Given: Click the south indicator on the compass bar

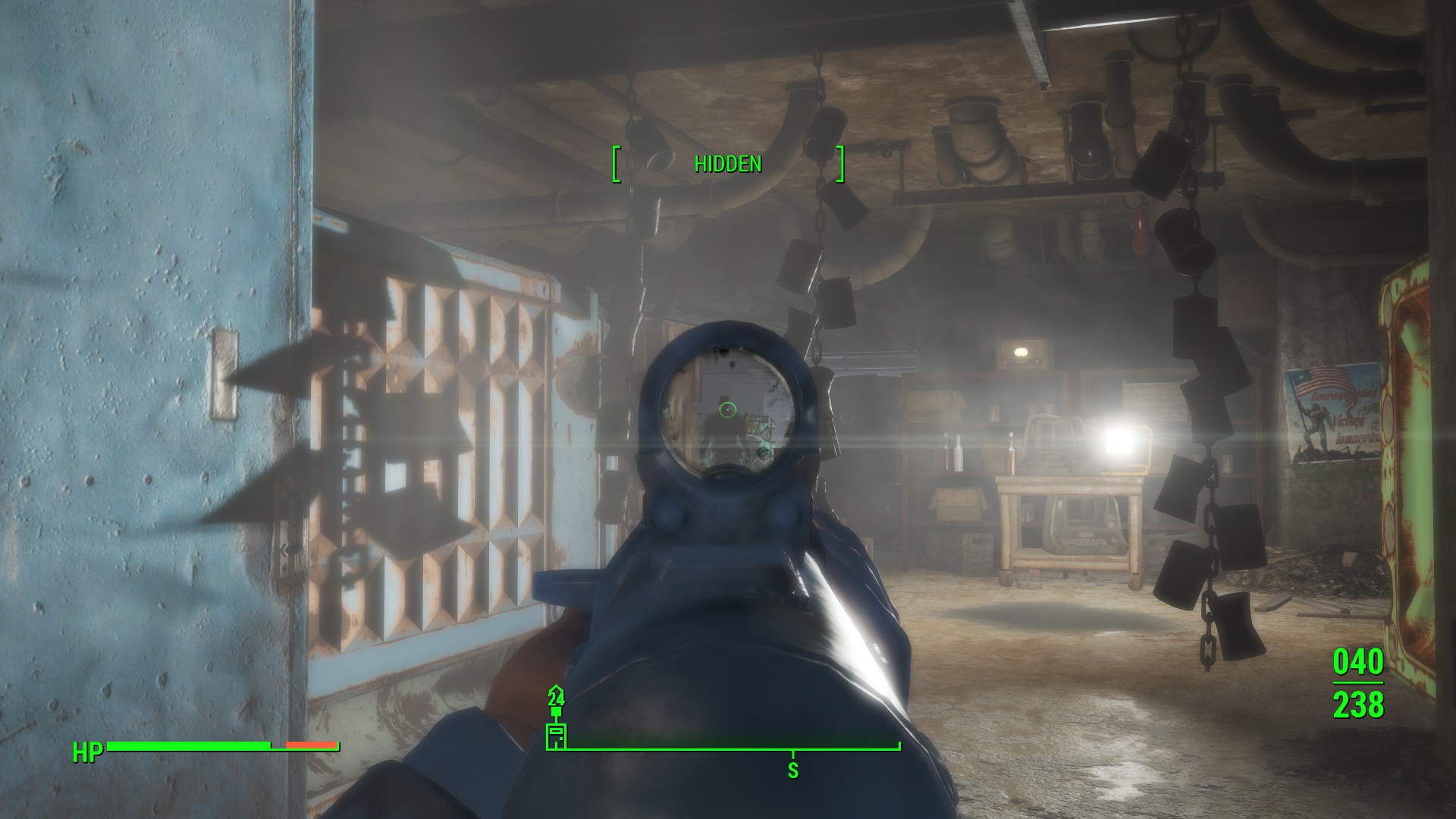Looking at the screenshot, I should [x=792, y=770].
